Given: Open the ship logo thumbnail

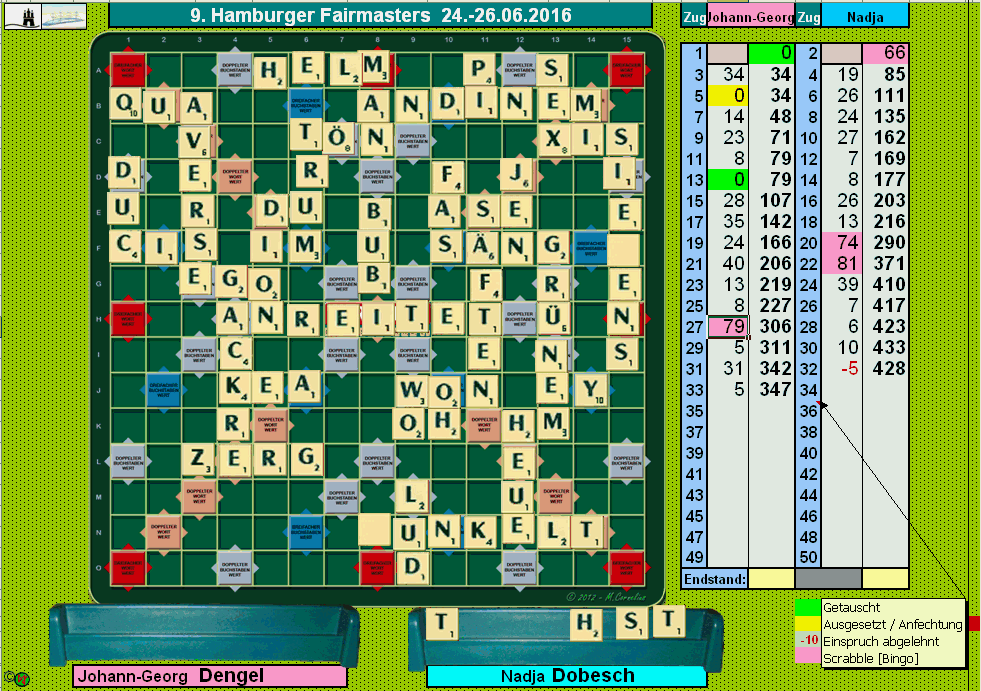Looking at the screenshot, I should pos(62,15).
